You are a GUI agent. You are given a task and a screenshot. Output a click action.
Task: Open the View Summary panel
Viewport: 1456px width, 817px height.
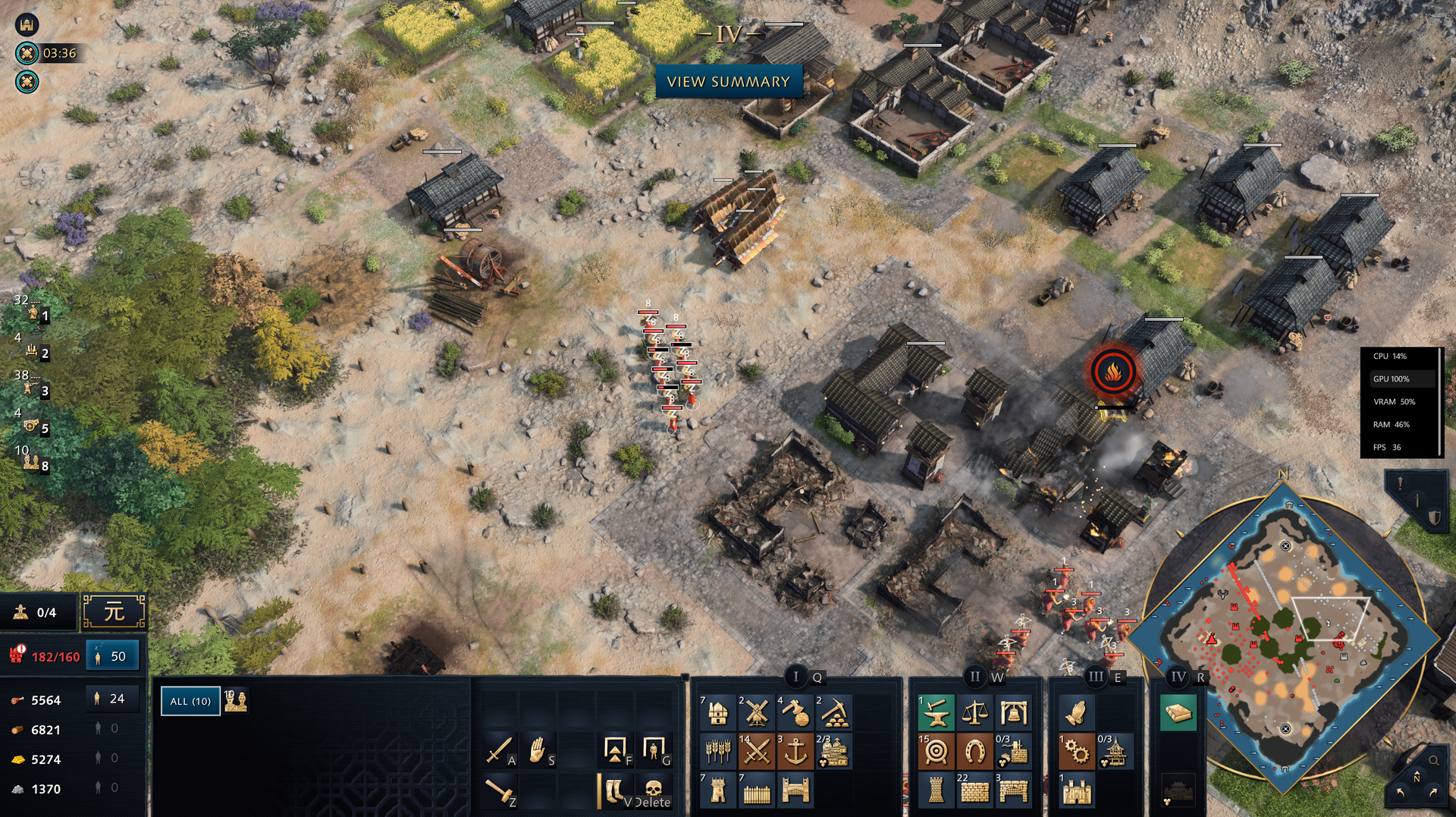728,82
